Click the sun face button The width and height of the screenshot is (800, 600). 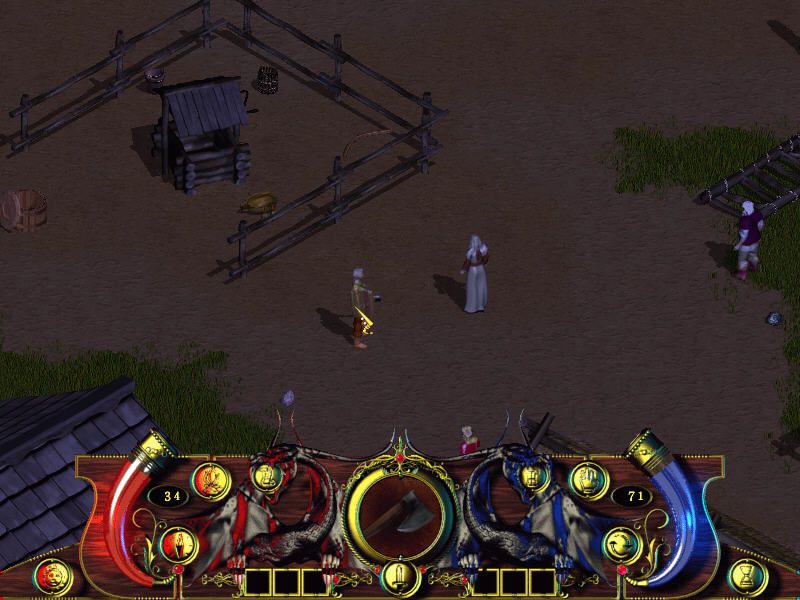coord(52,578)
